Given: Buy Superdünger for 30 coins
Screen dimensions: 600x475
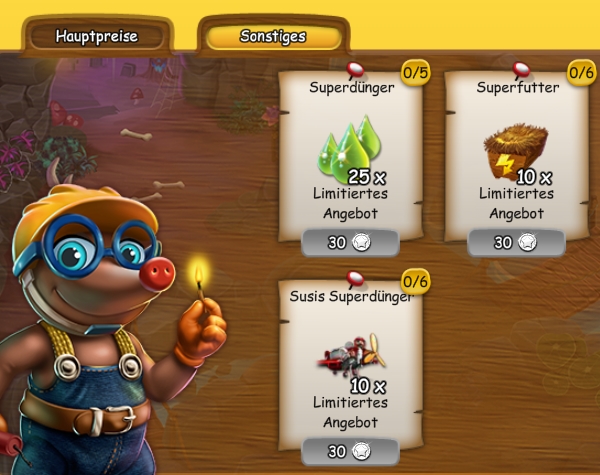Looking at the screenshot, I should tap(349, 243).
